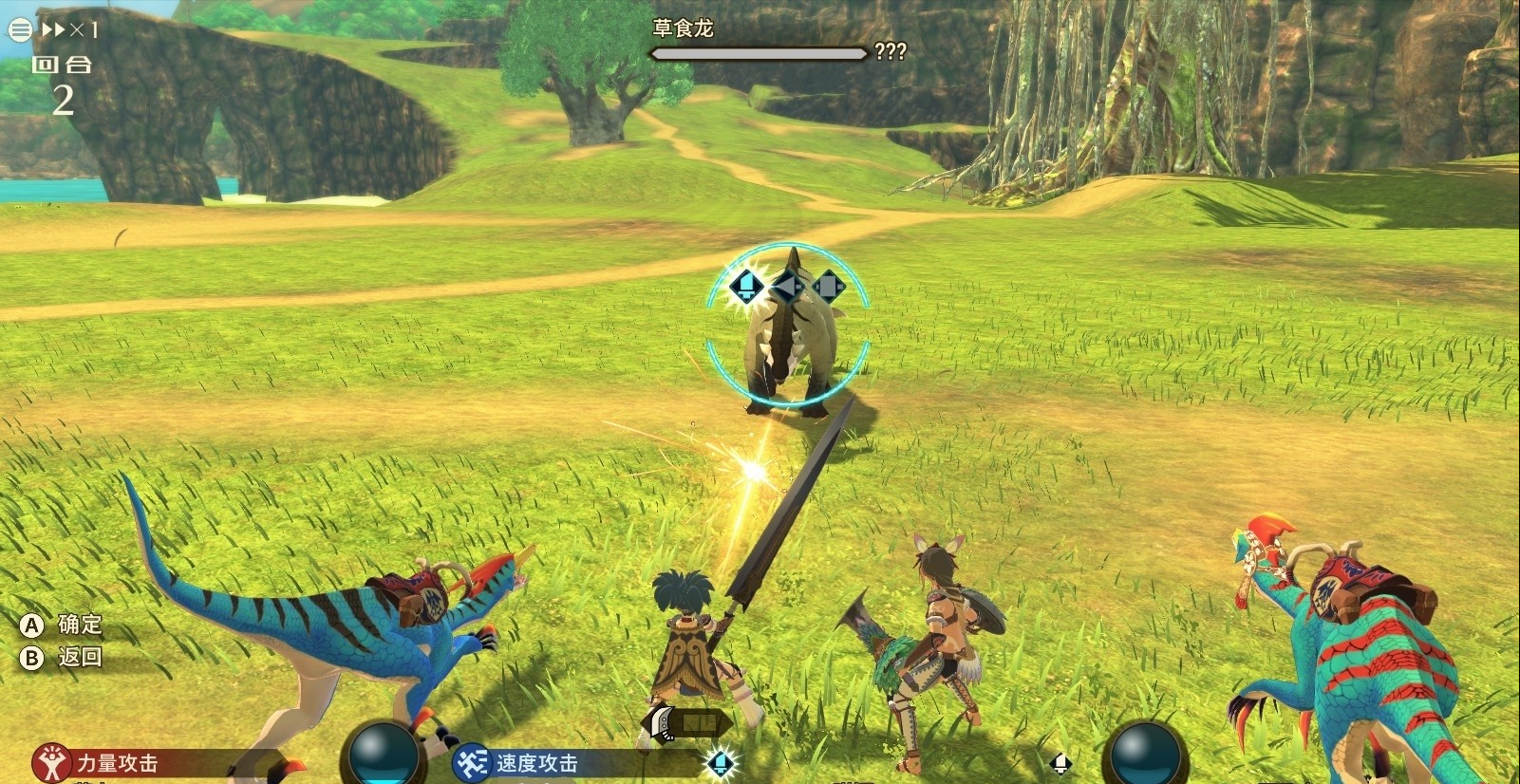Select the pierce arrow target icon
The height and width of the screenshot is (784, 1520).
tap(787, 285)
